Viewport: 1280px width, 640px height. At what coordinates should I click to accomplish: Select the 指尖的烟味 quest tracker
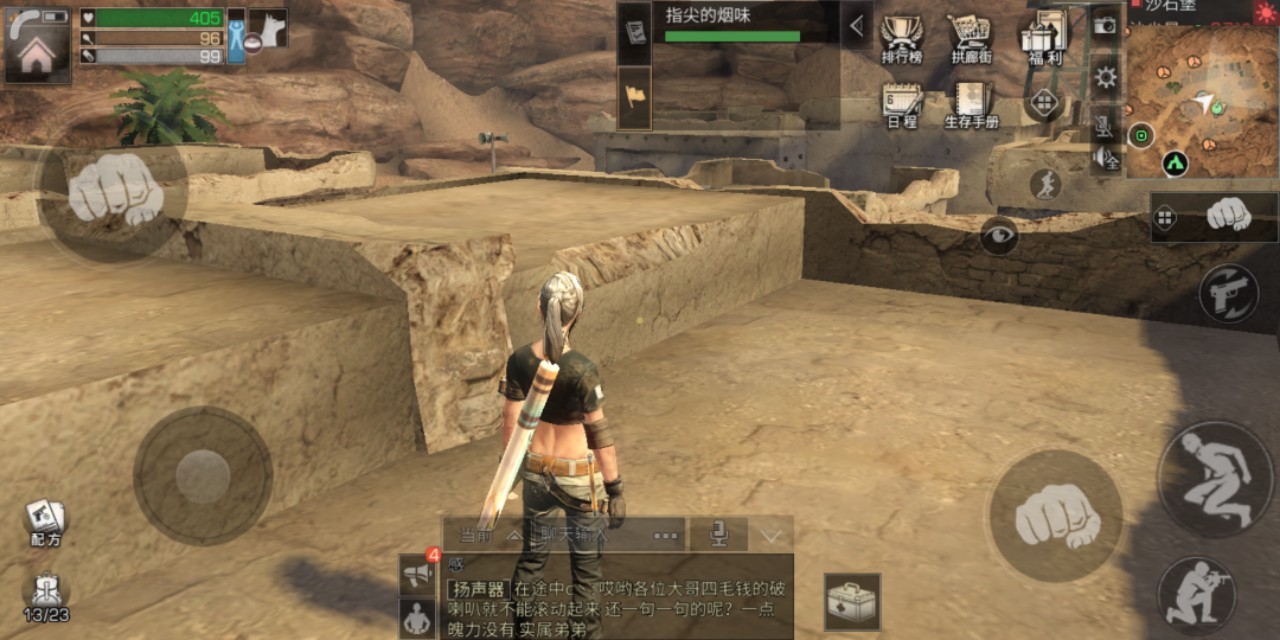coord(745,23)
